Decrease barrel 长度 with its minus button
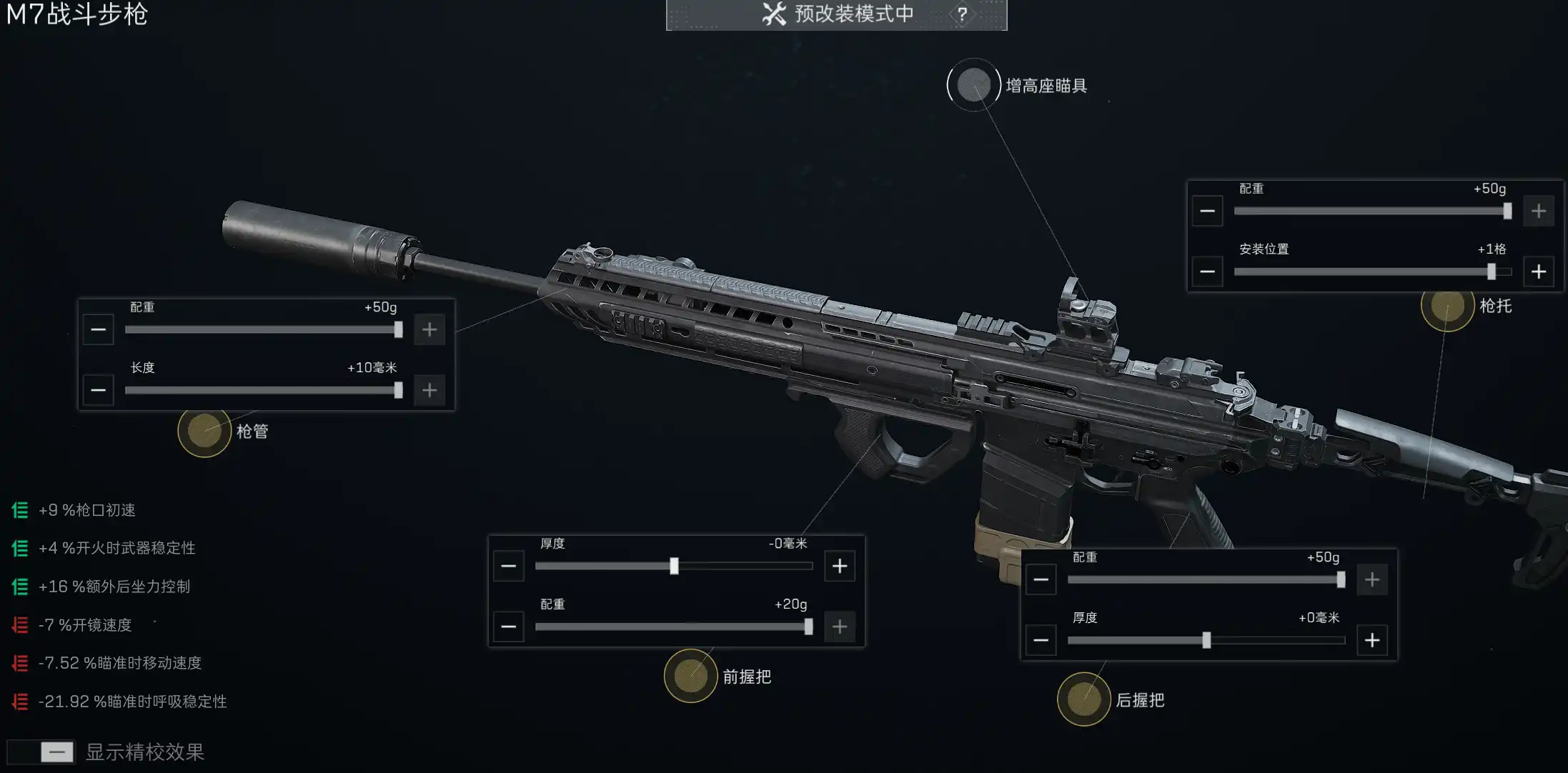 pyautogui.click(x=98, y=390)
